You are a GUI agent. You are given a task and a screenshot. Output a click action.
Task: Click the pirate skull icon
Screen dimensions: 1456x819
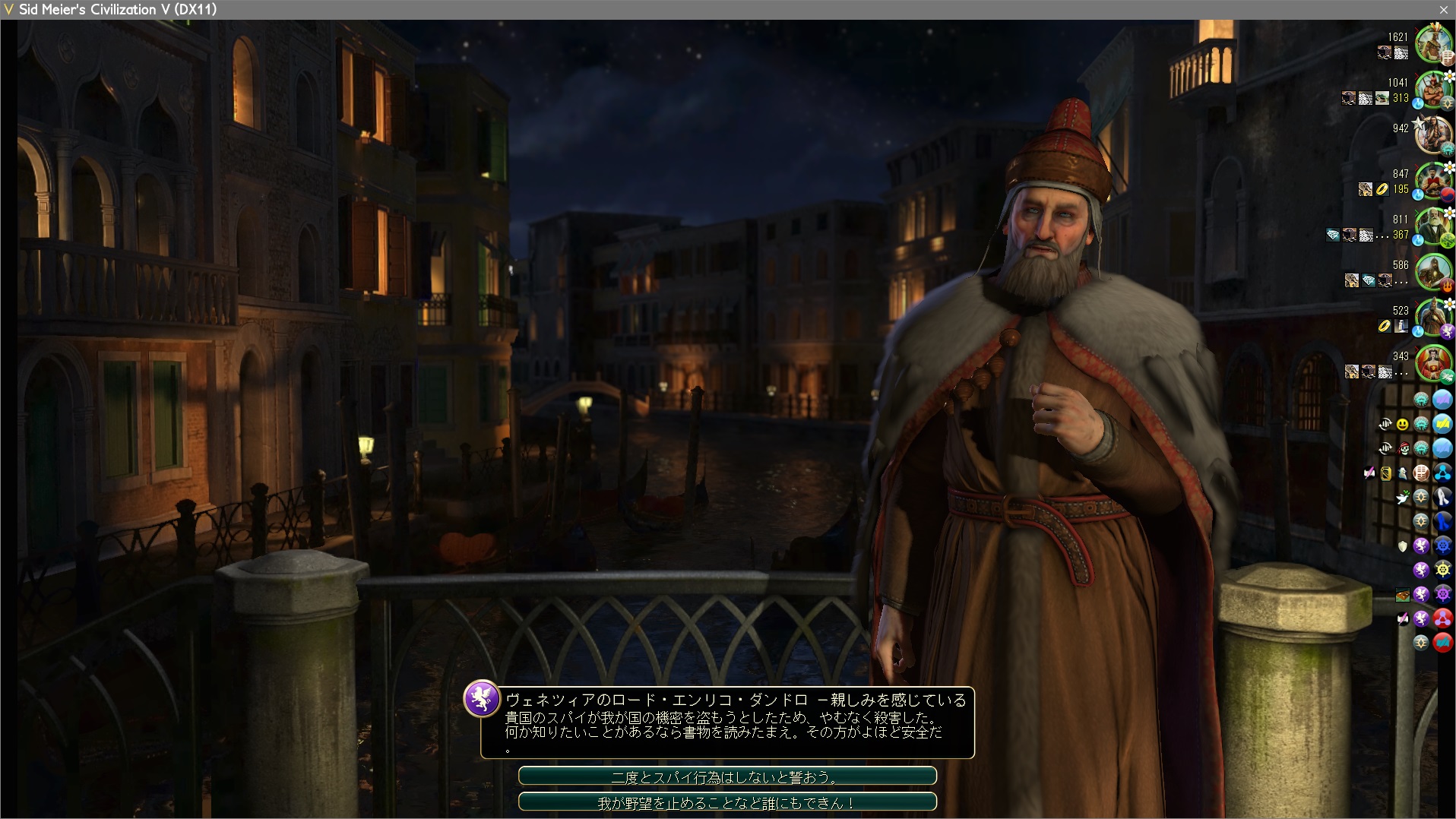(1404, 449)
